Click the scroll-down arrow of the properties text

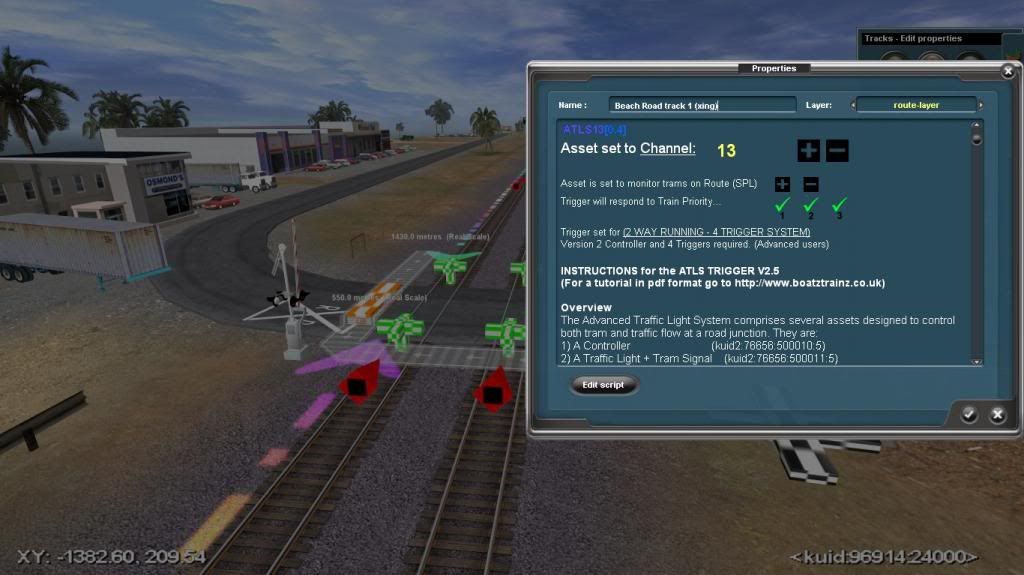click(977, 360)
